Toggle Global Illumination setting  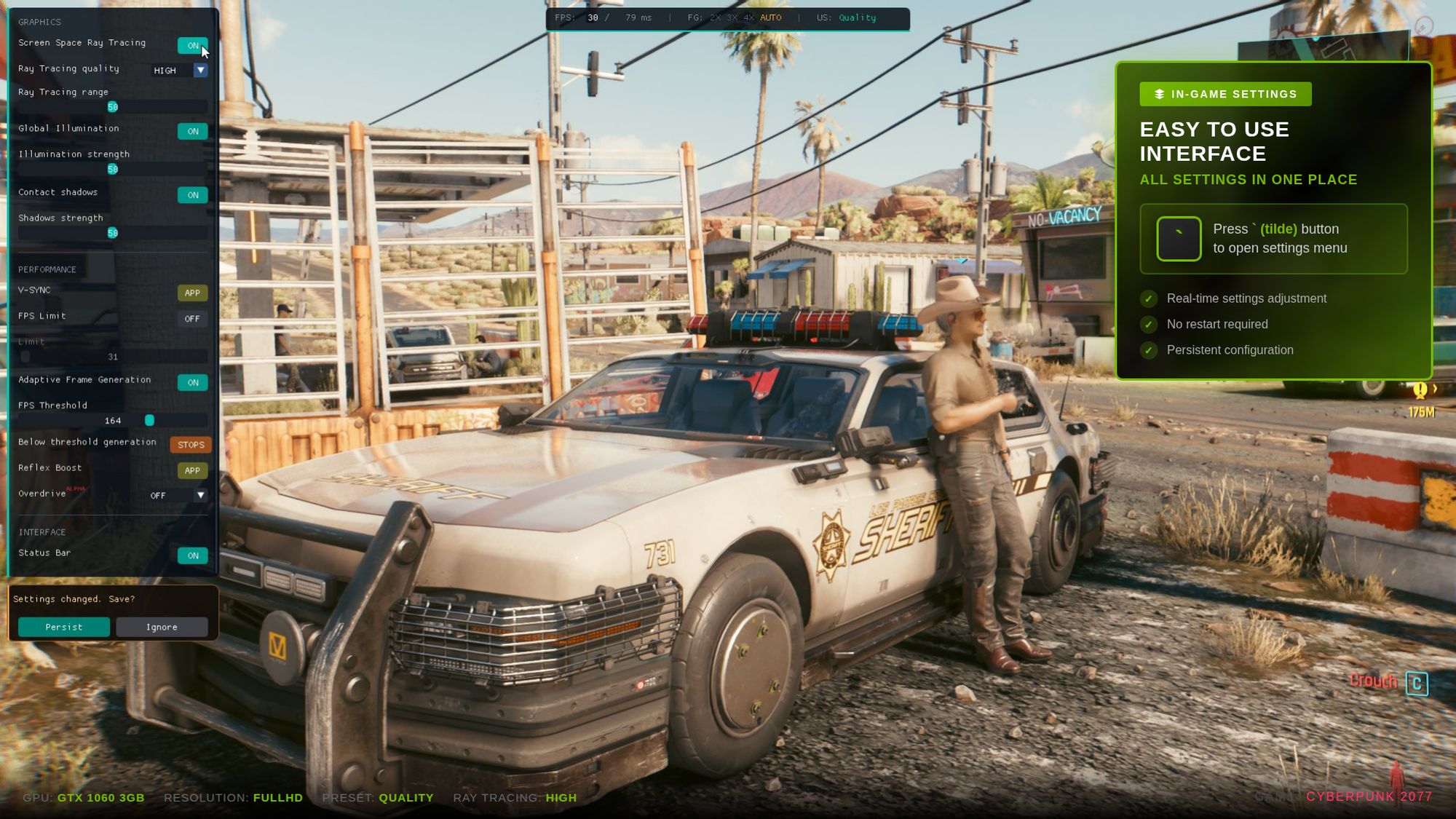pos(192,132)
